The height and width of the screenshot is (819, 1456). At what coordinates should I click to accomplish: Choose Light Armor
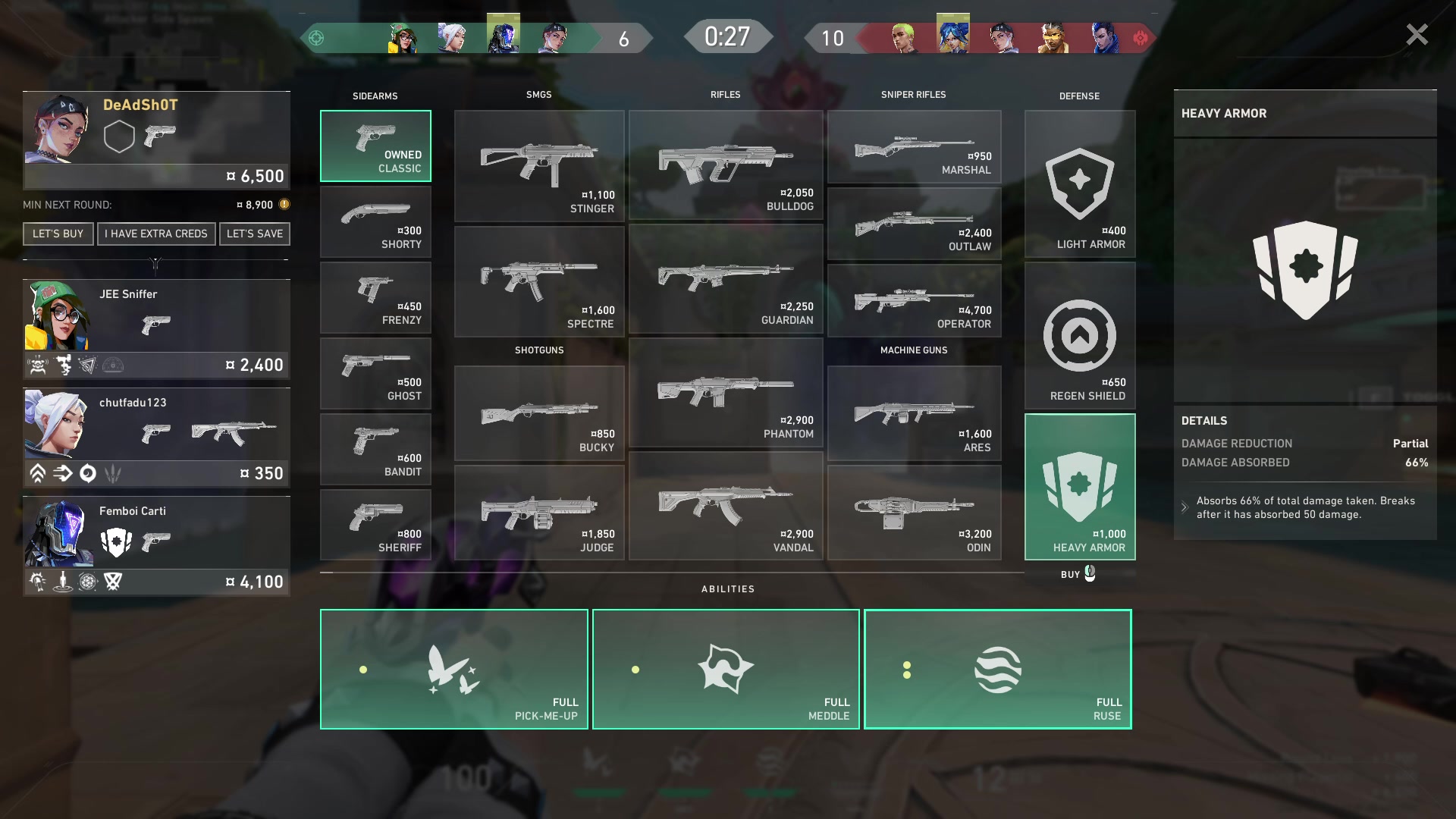1080,184
